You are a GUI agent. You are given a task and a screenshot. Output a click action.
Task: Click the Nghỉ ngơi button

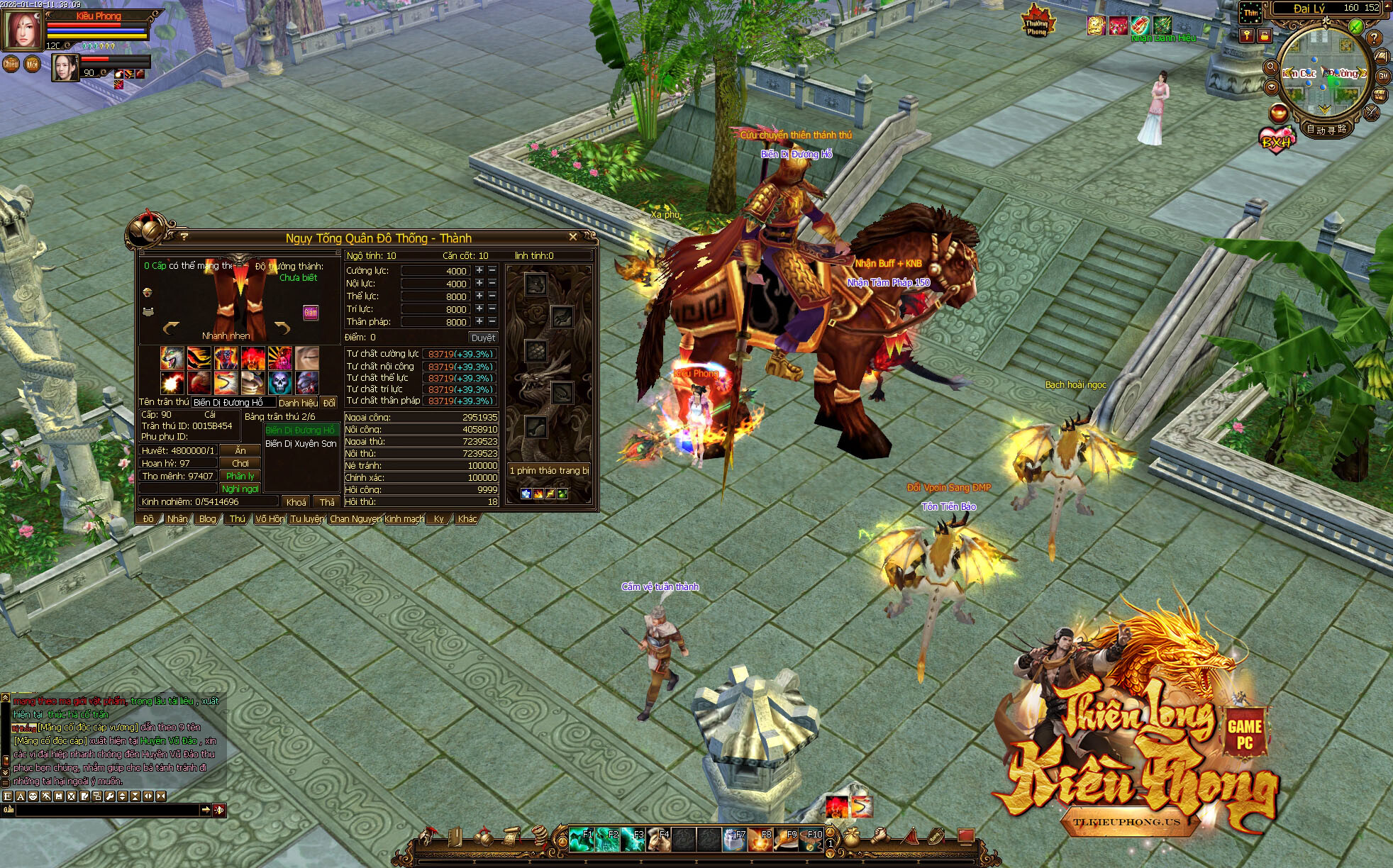pyautogui.click(x=240, y=489)
